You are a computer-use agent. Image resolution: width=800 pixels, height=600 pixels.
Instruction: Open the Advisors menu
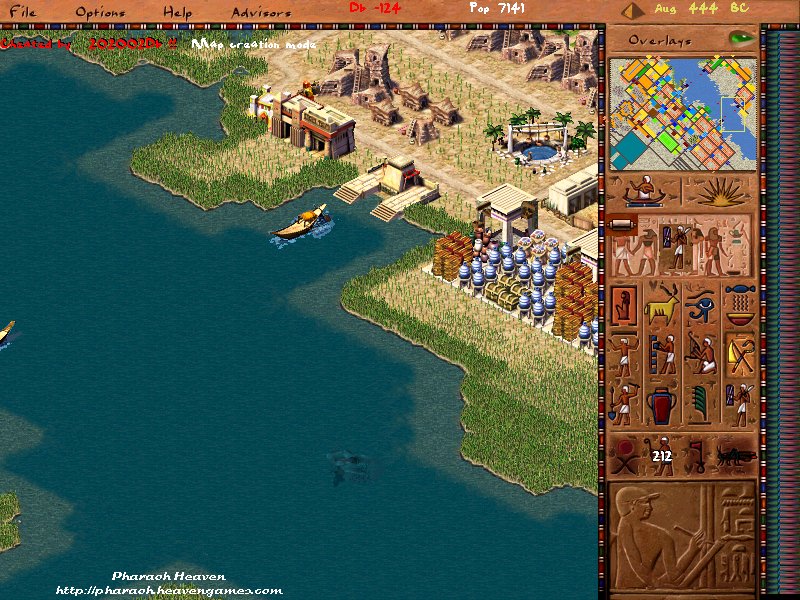[x=261, y=12]
